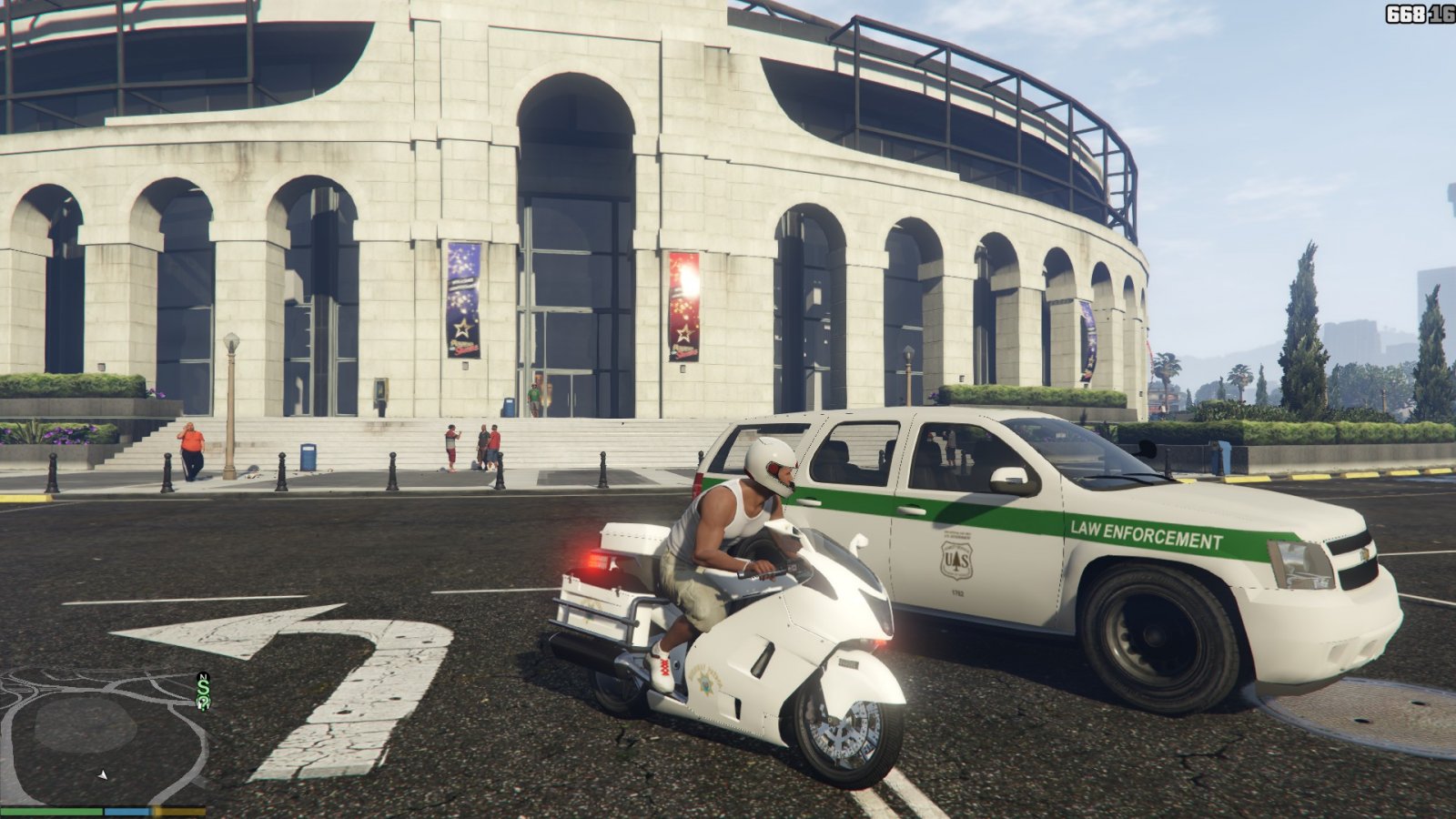The width and height of the screenshot is (1456, 819).
Task: Click the minimap road display
Action: pyautogui.click(x=102, y=735)
